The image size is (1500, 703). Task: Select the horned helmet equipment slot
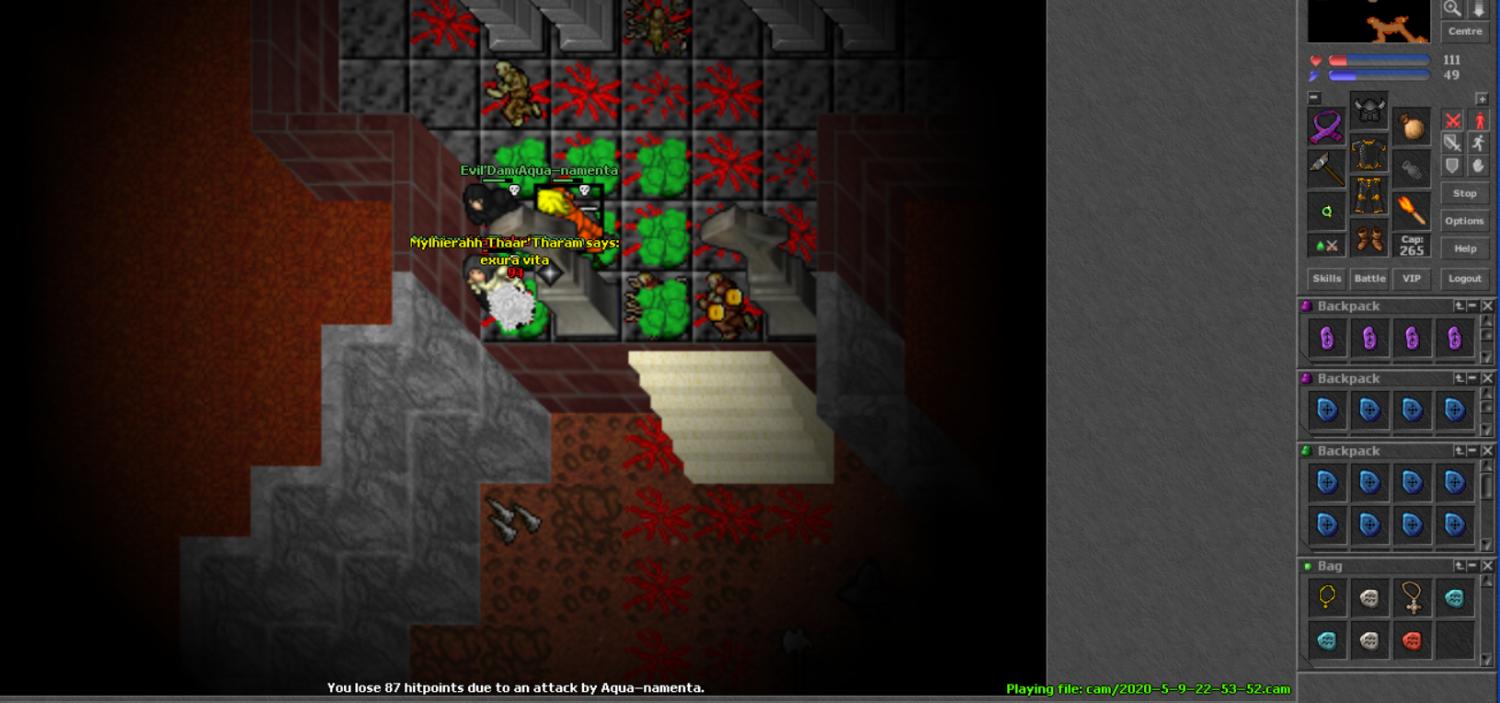pos(1369,110)
